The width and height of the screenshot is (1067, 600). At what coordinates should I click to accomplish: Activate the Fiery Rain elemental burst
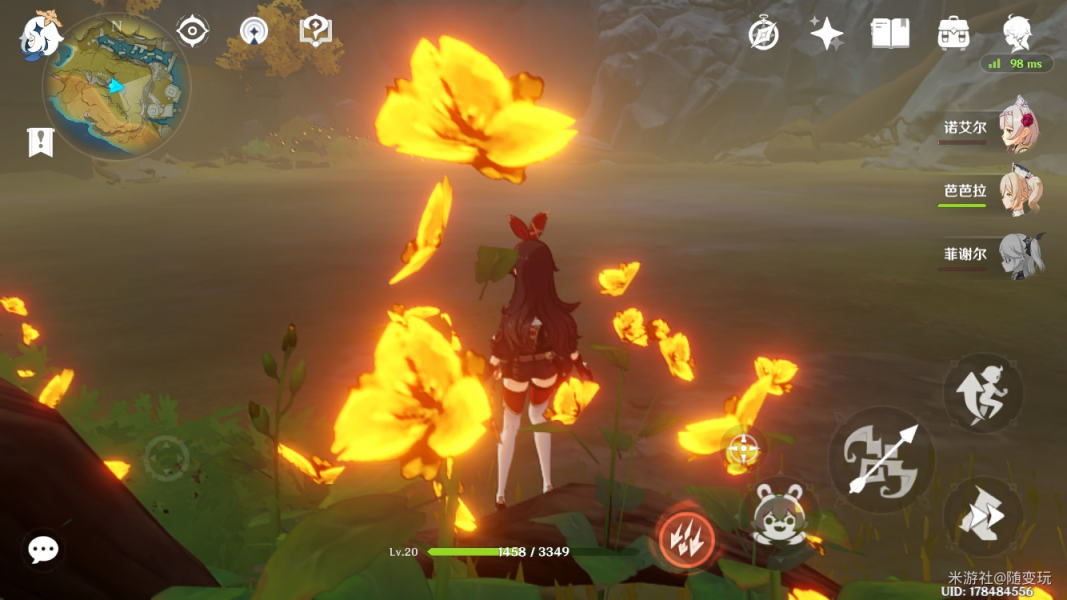686,539
